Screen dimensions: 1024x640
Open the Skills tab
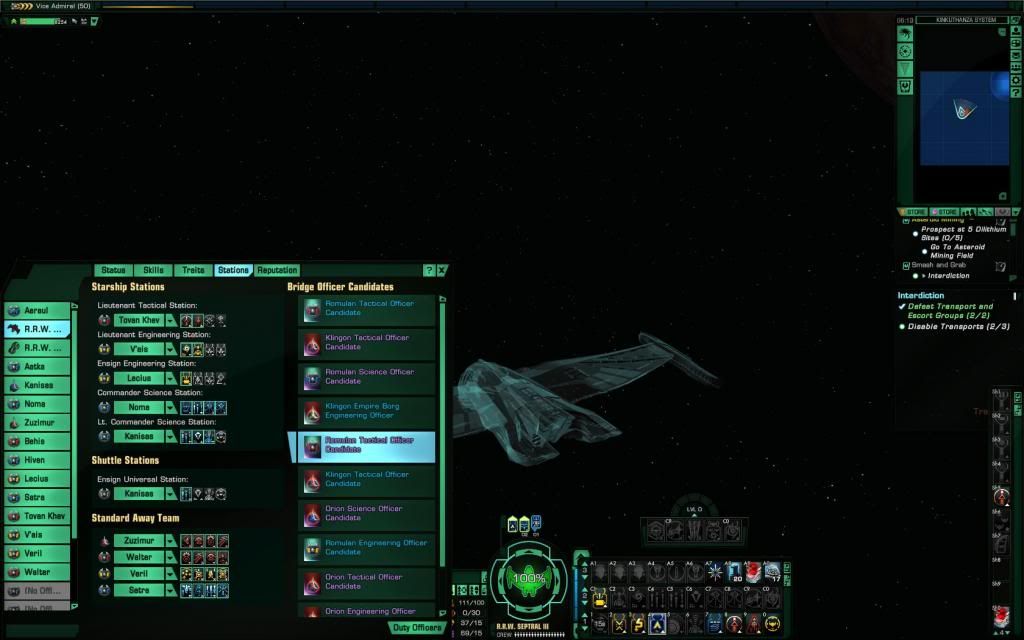[153, 270]
